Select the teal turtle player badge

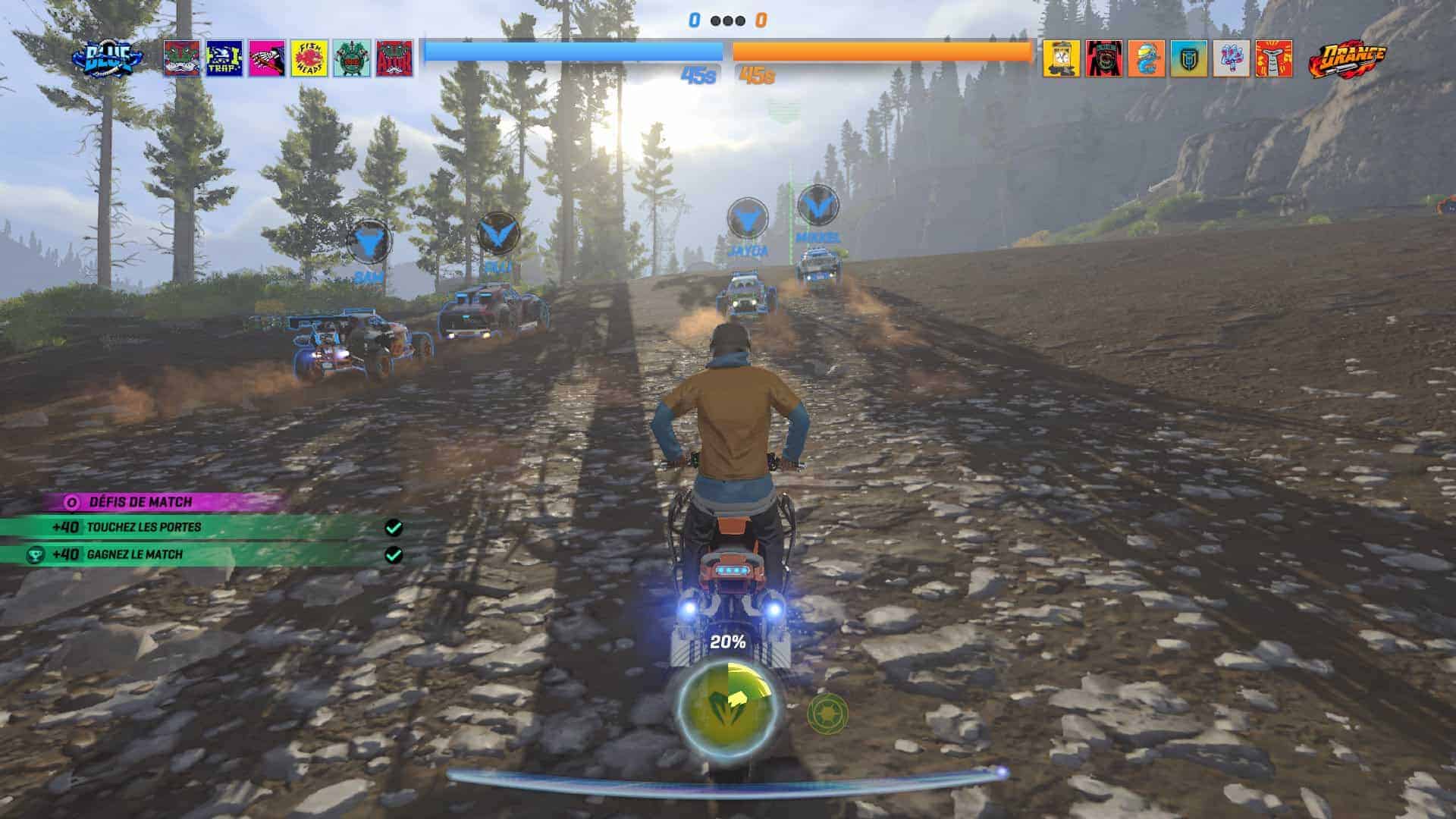tap(352, 58)
